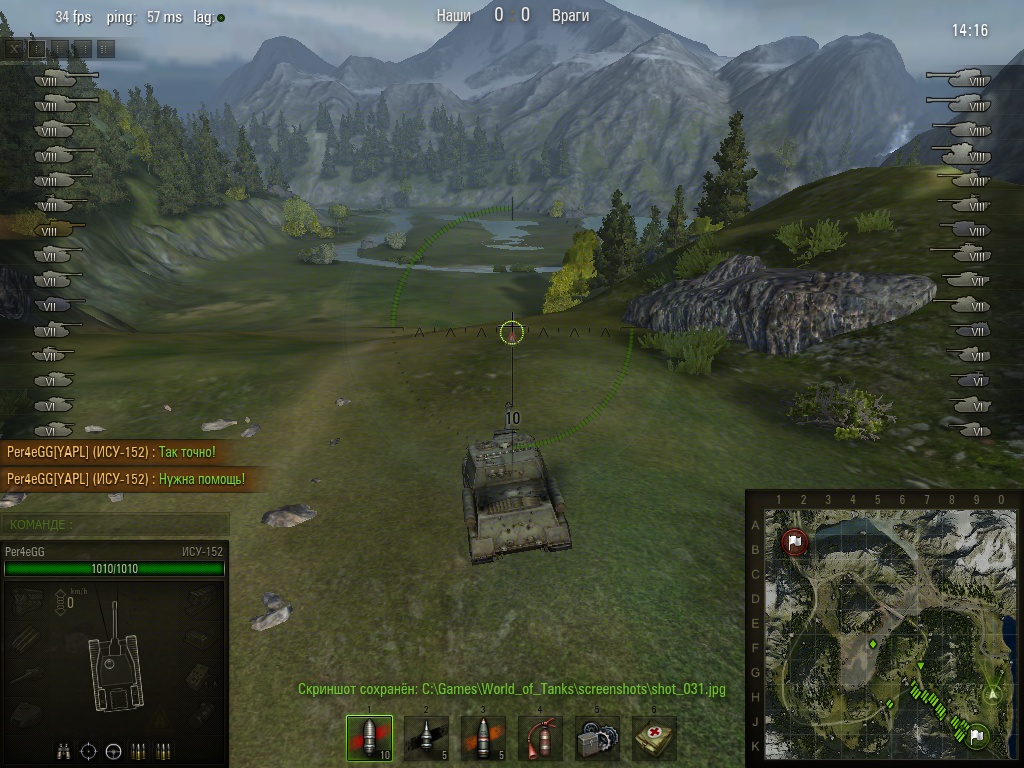Image resolution: width=1024 pixels, height=768 pixels.
Task: Use the first aid kit consumable
Action: pyautogui.click(x=654, y=739)
